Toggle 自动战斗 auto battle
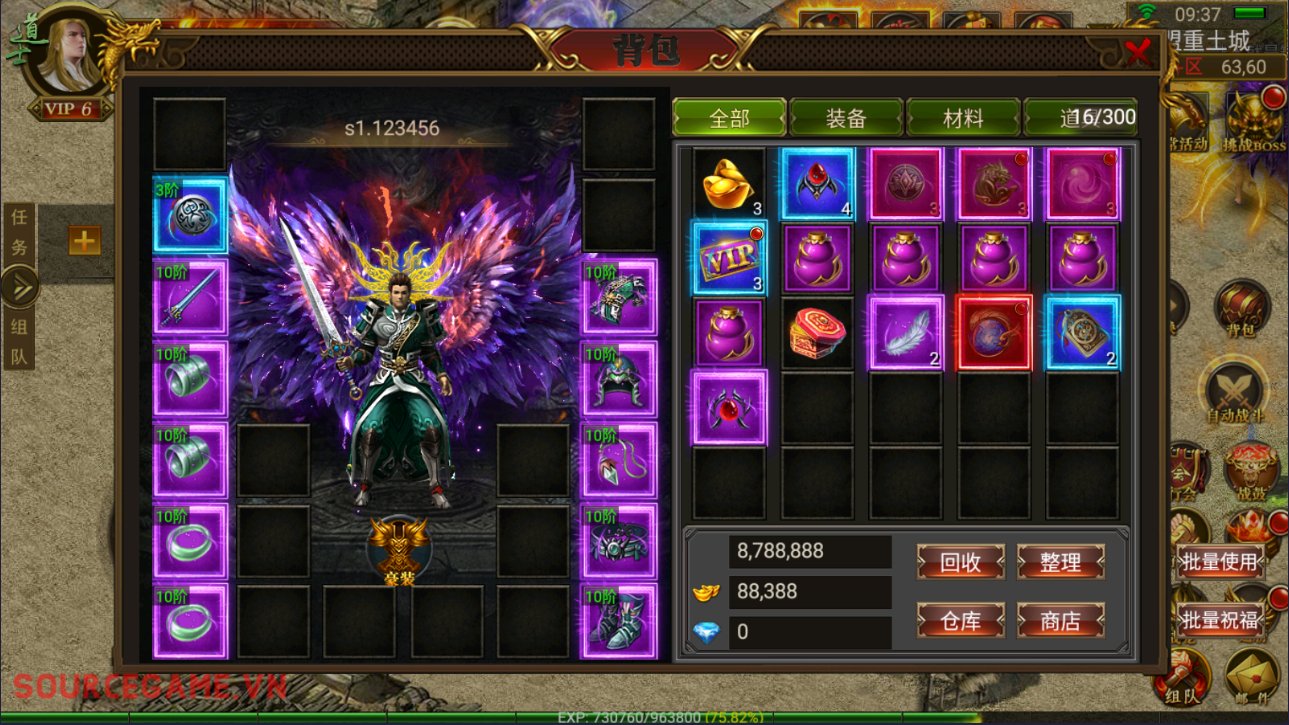The width and height of the screenshot is (1289, 725). click(x=1236, y=392)
